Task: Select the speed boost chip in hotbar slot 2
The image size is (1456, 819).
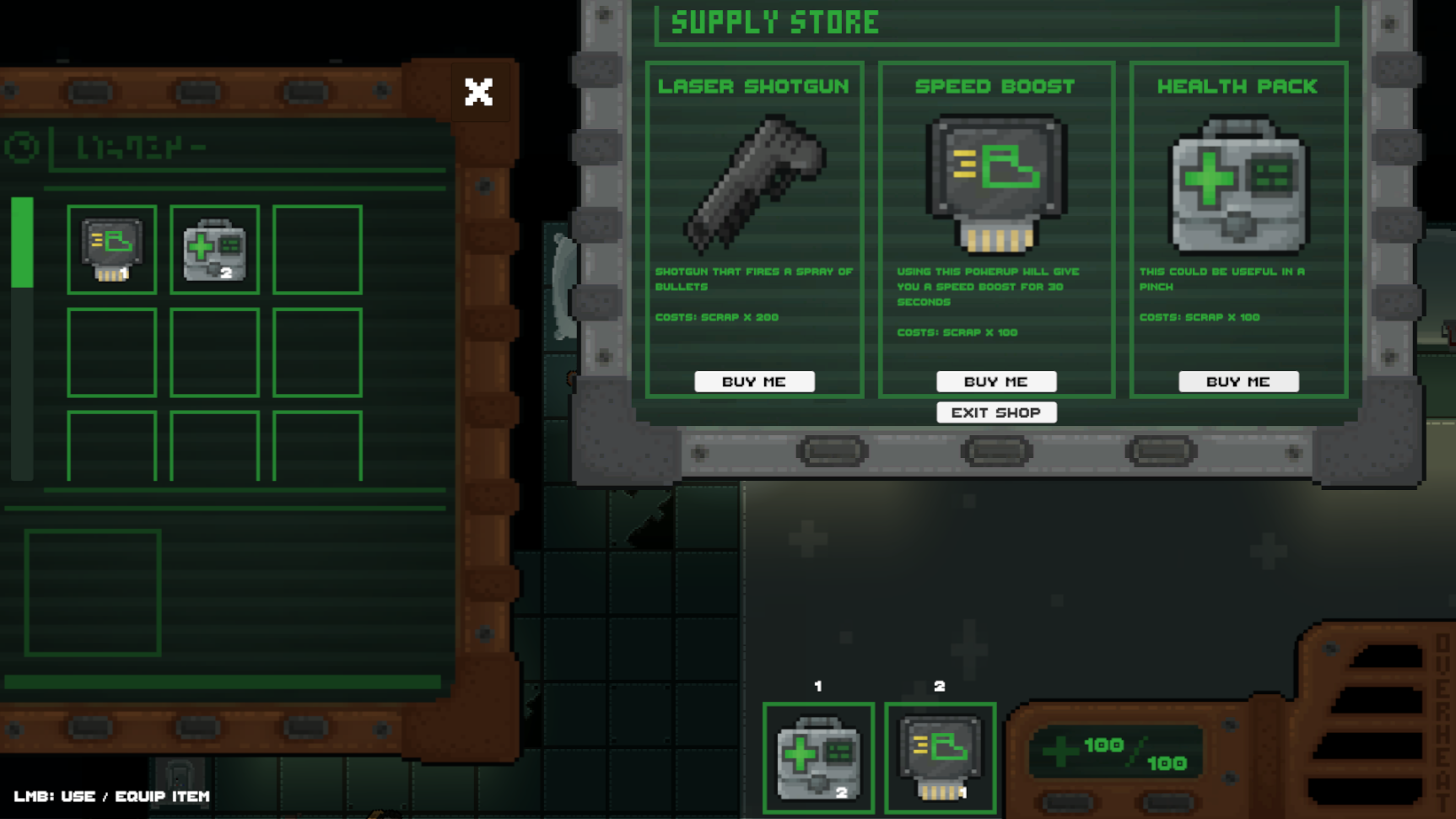Action: pyautogui.click(x=939, y=755)
